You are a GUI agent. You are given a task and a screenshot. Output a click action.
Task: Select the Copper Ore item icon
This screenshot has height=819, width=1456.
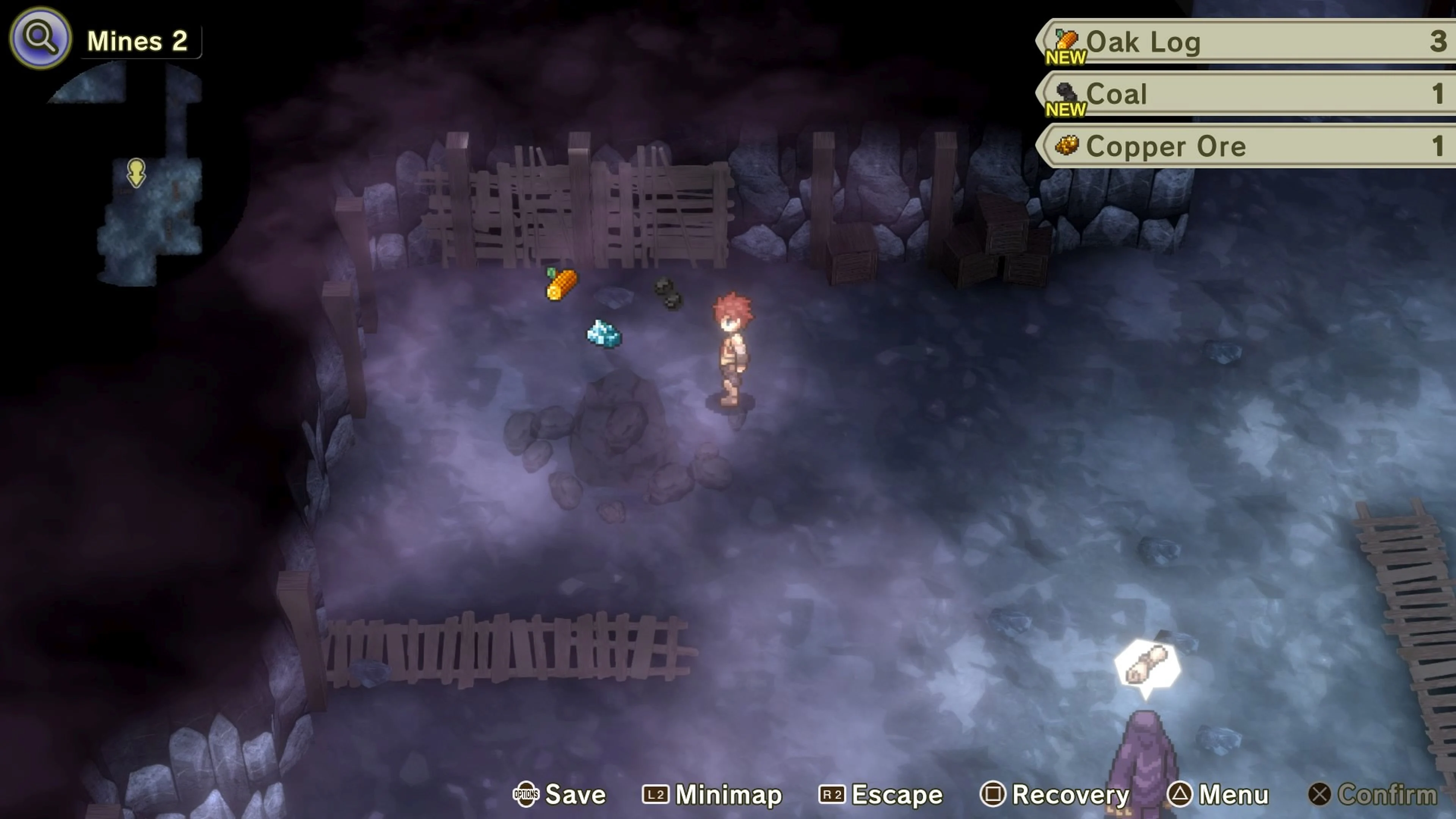(1067, 145)
